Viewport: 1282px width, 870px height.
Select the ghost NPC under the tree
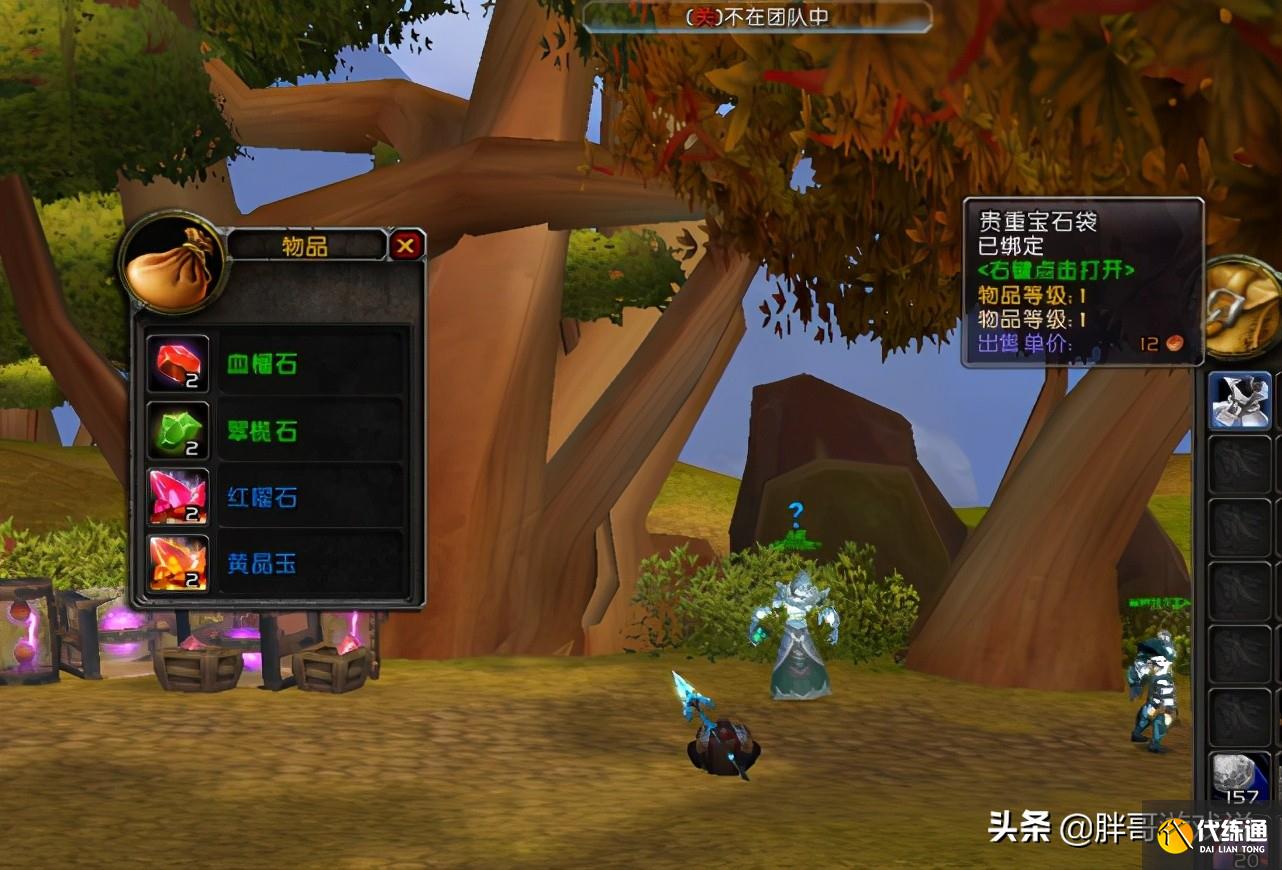(797, 630)
